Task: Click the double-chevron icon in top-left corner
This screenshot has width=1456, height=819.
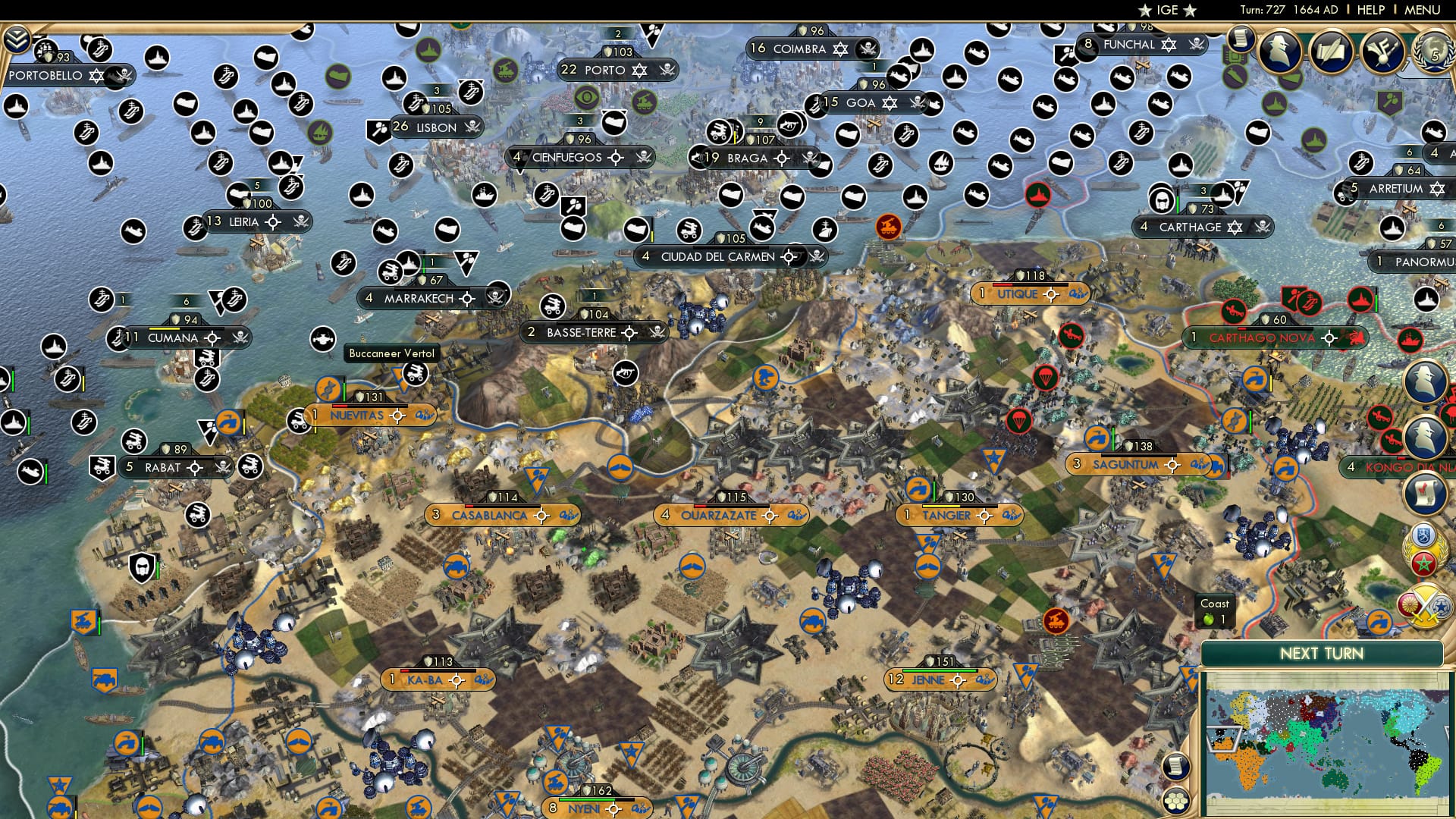Action: (x=17, y=38)
